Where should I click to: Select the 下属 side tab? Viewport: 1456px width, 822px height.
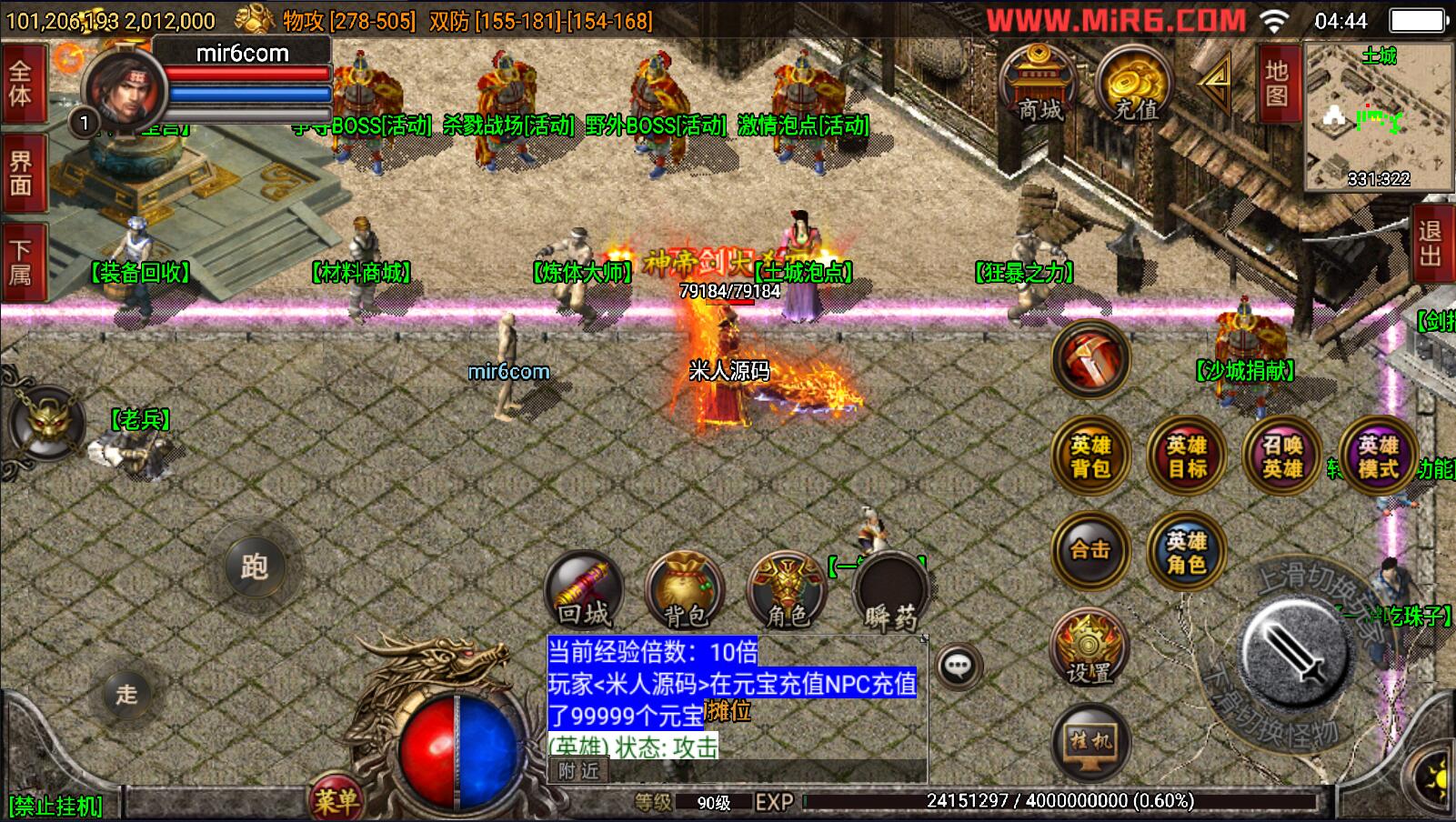click(x=21, y=263)
